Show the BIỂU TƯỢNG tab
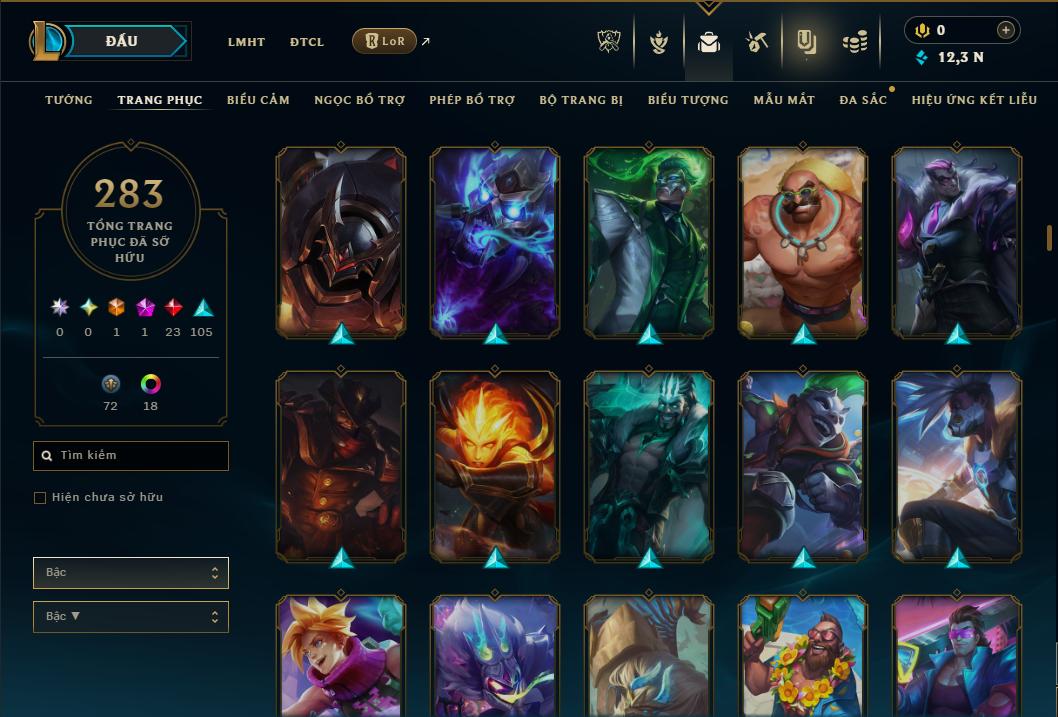Viewport: 1058px width, 717px height. tap(688, 100)
